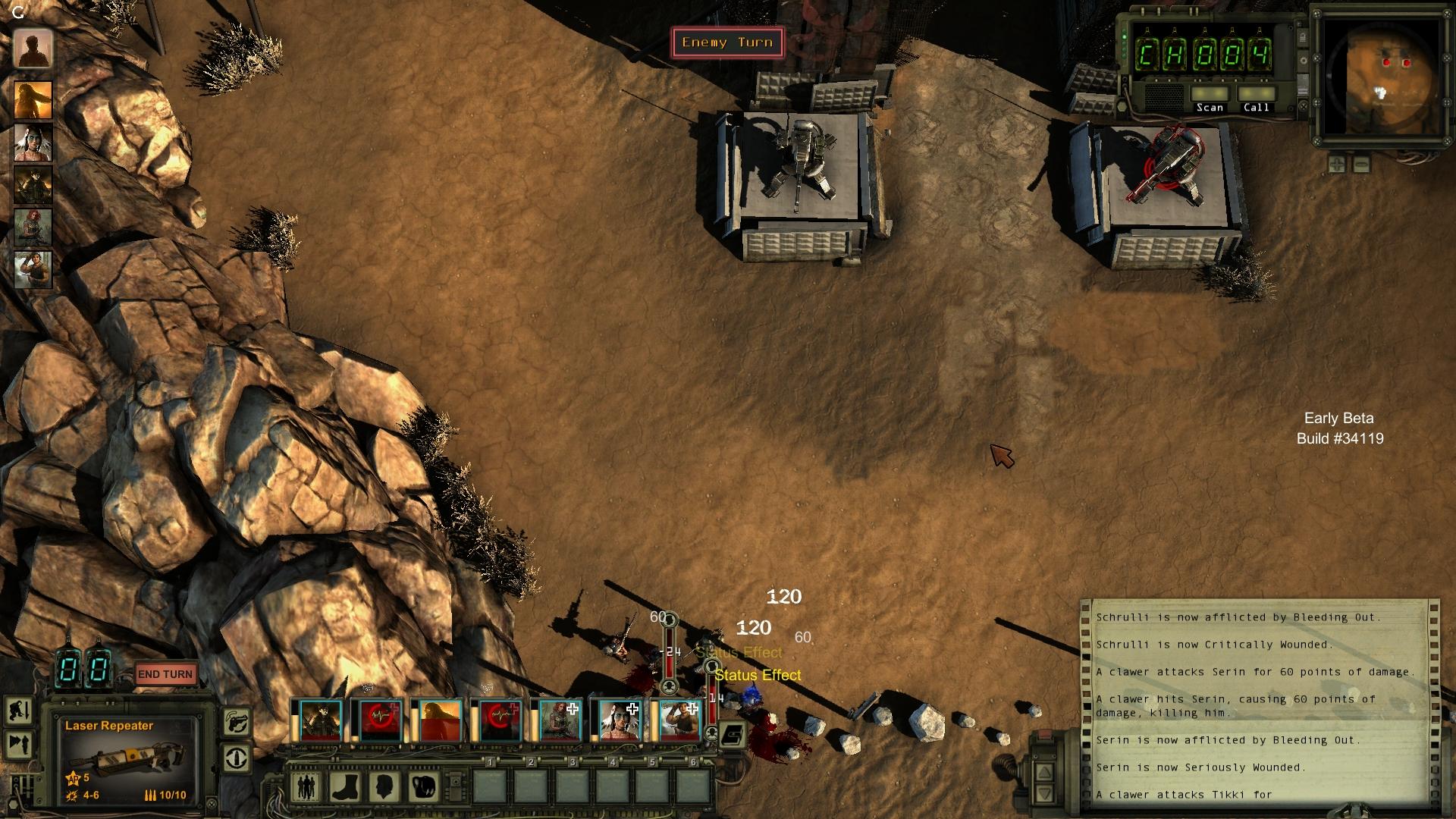1456x819 pixels.
Task: Open the party group silhouette icon
Action: [306, 786]
